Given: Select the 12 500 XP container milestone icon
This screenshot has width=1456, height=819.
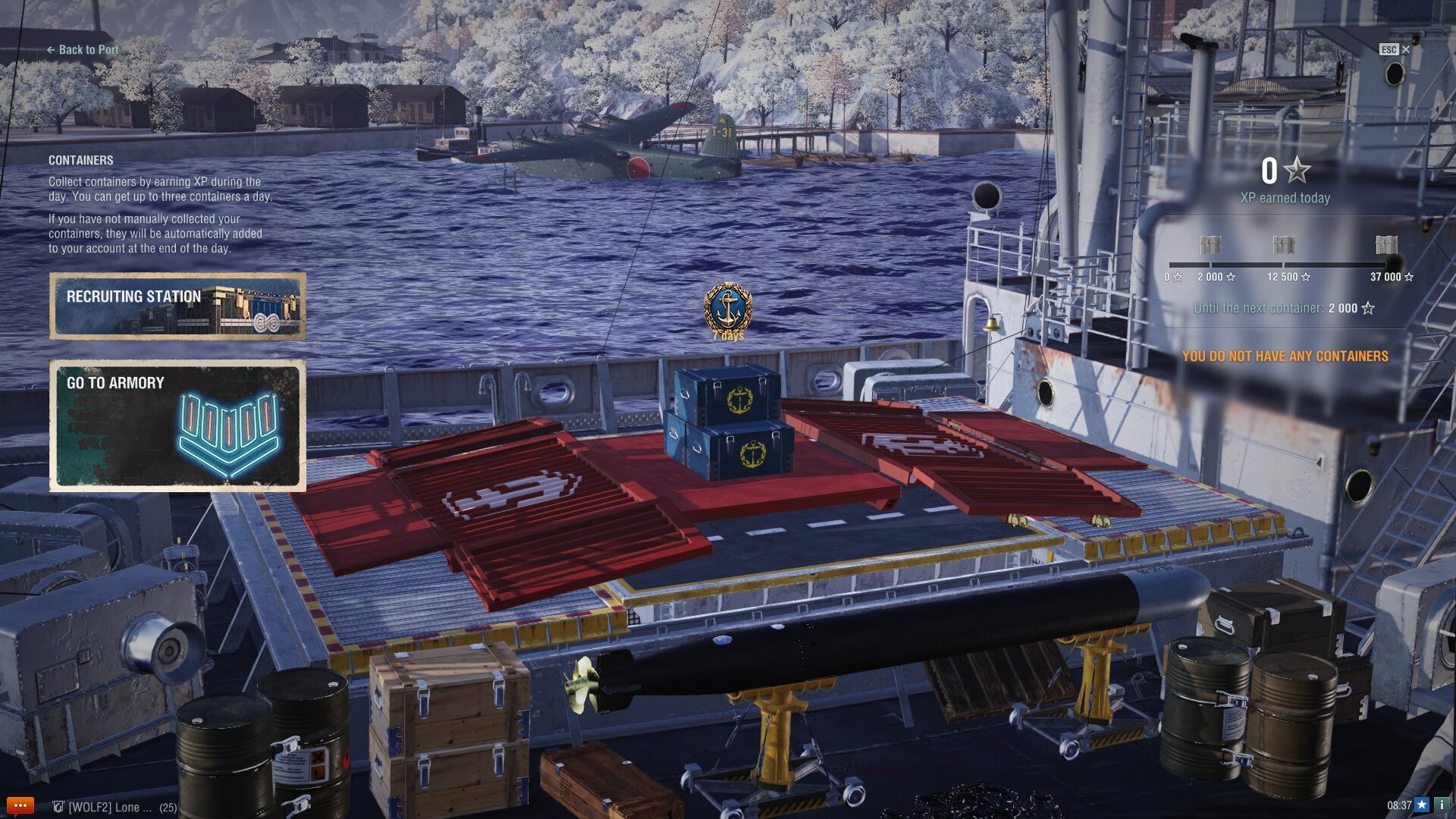Looking at the screenshot, I should 1283,245.
